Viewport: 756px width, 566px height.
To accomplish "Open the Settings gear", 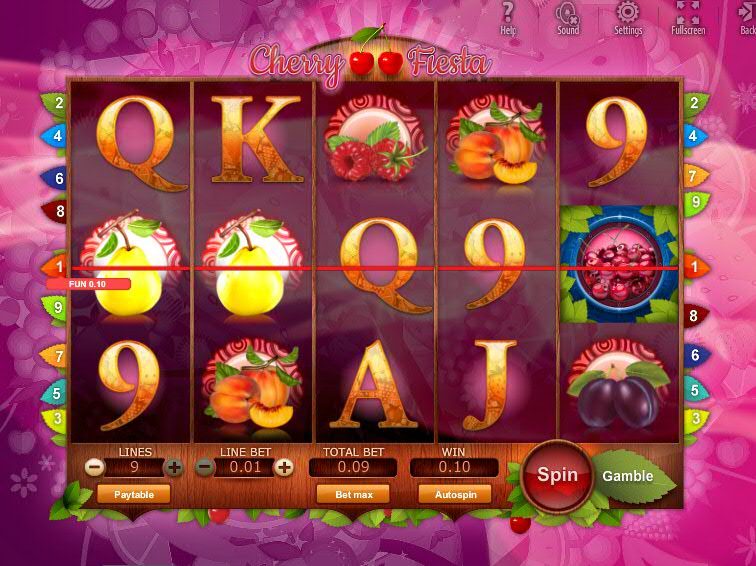I will point(628,16).
